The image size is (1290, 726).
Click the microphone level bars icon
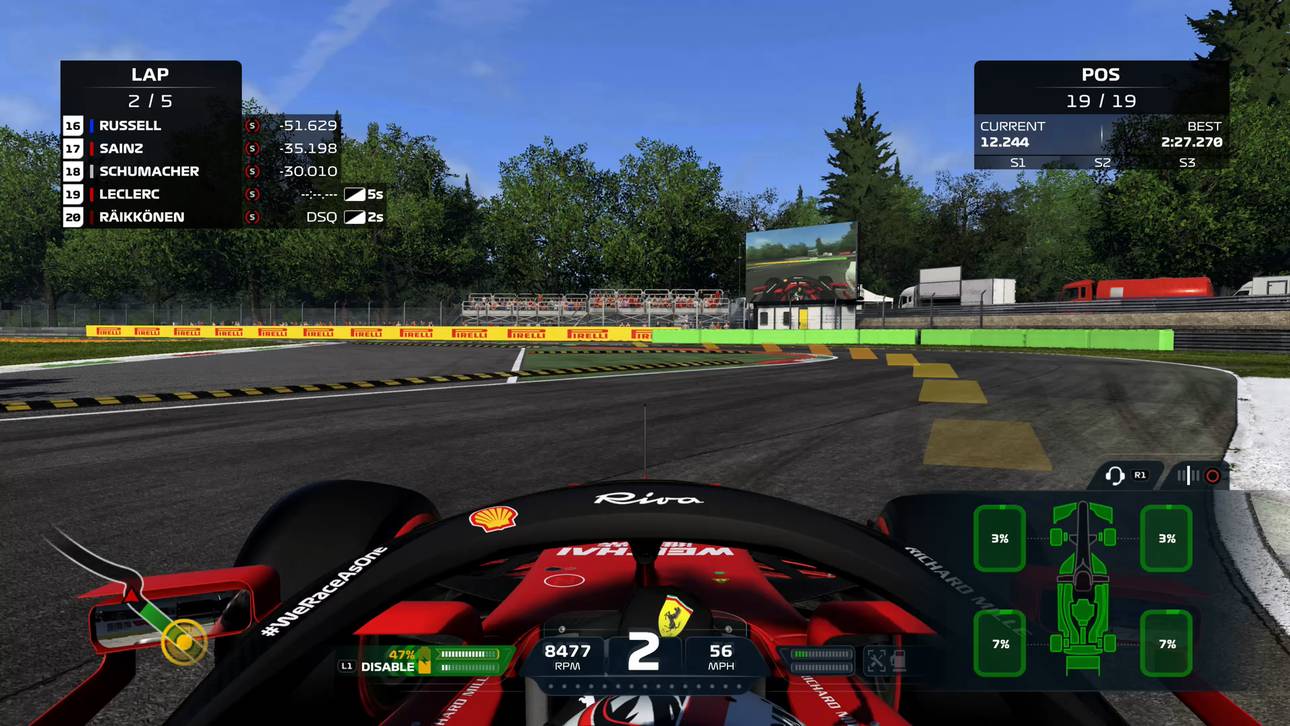click(x=1188, y=475)
